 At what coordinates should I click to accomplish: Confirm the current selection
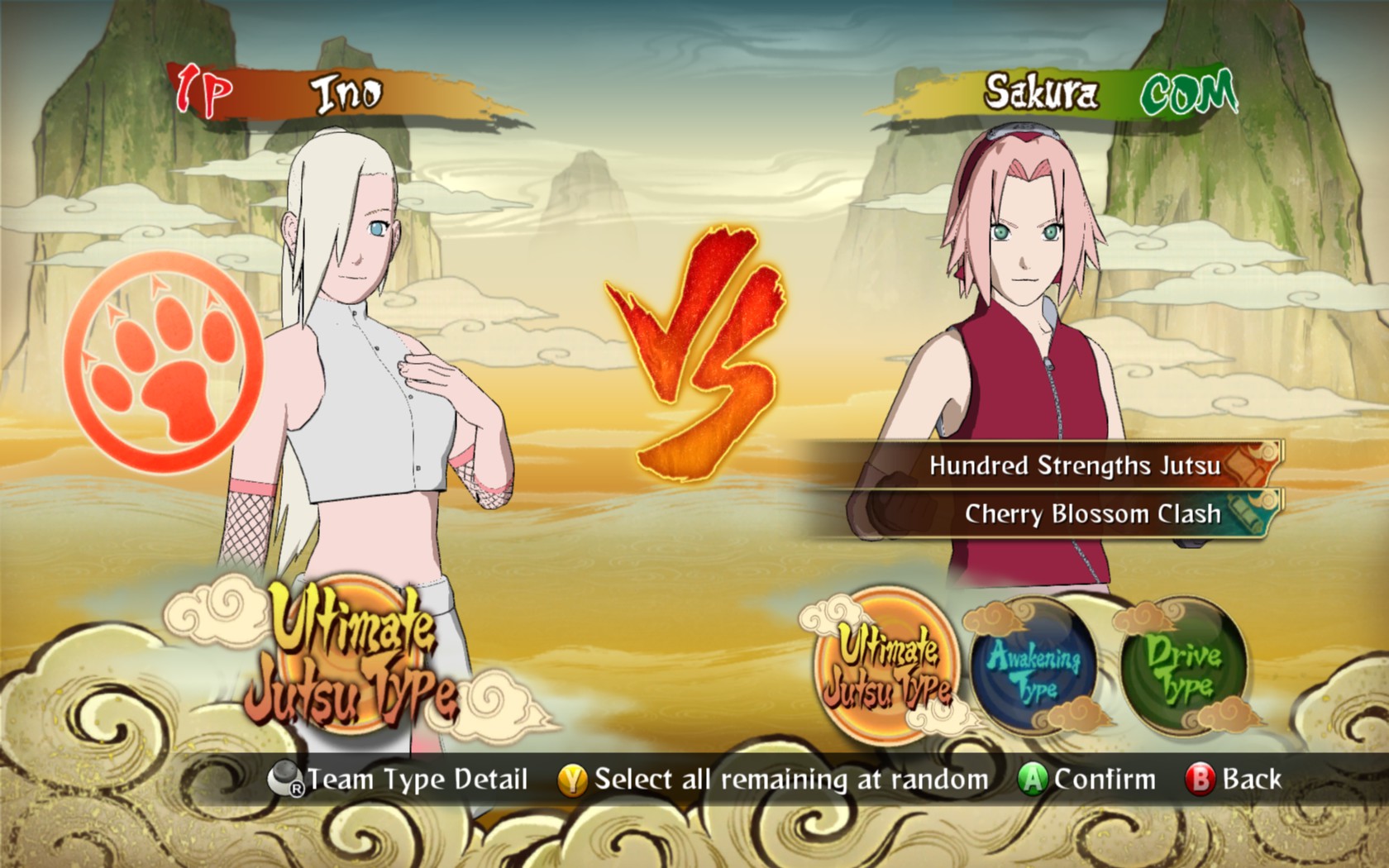click(1087, 780)
